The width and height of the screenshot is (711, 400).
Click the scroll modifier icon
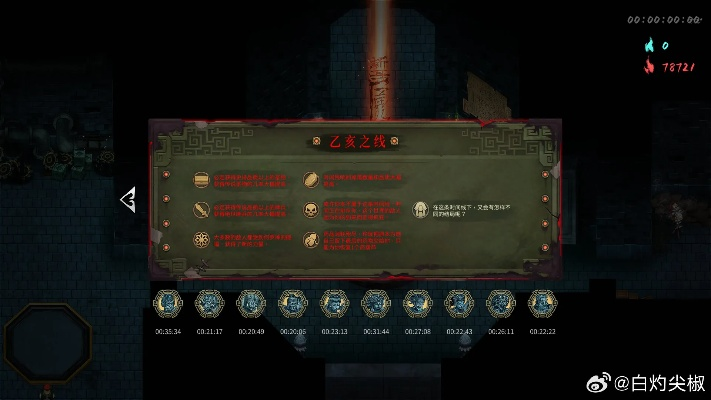pyautogui.click(x=201, y=179)
